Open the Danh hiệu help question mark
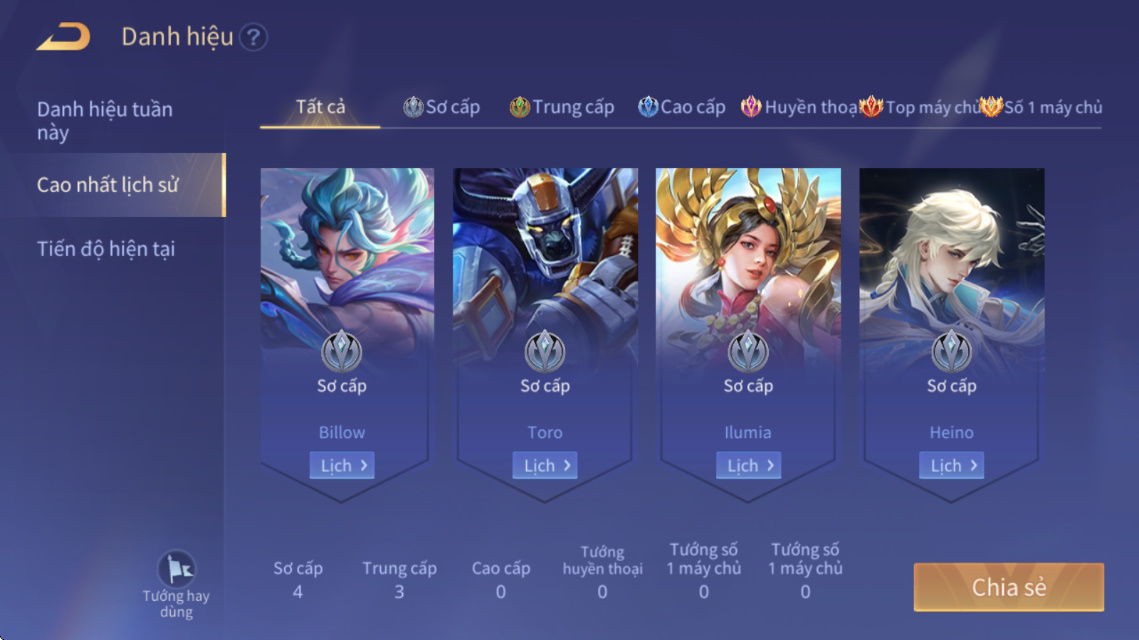This screenshot has height=640, width=1139. (x=253, y=38)
